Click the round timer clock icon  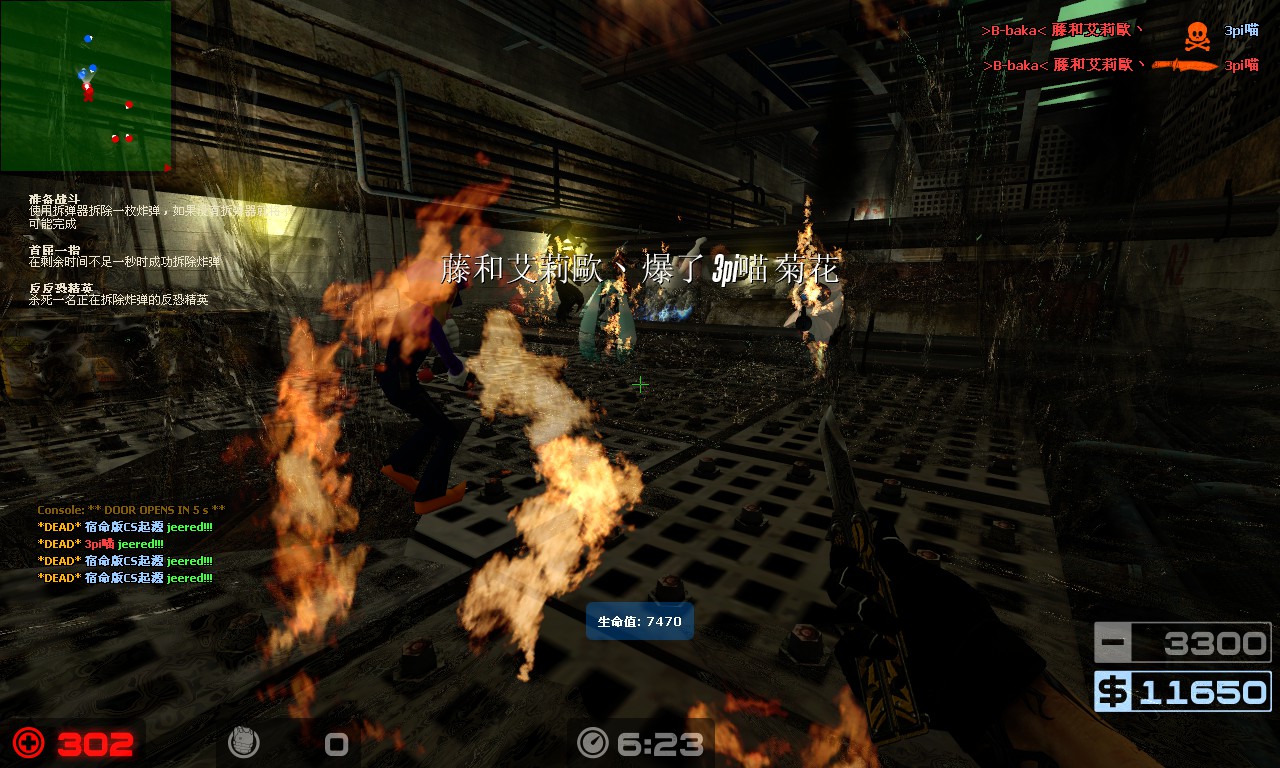(593, 743)
